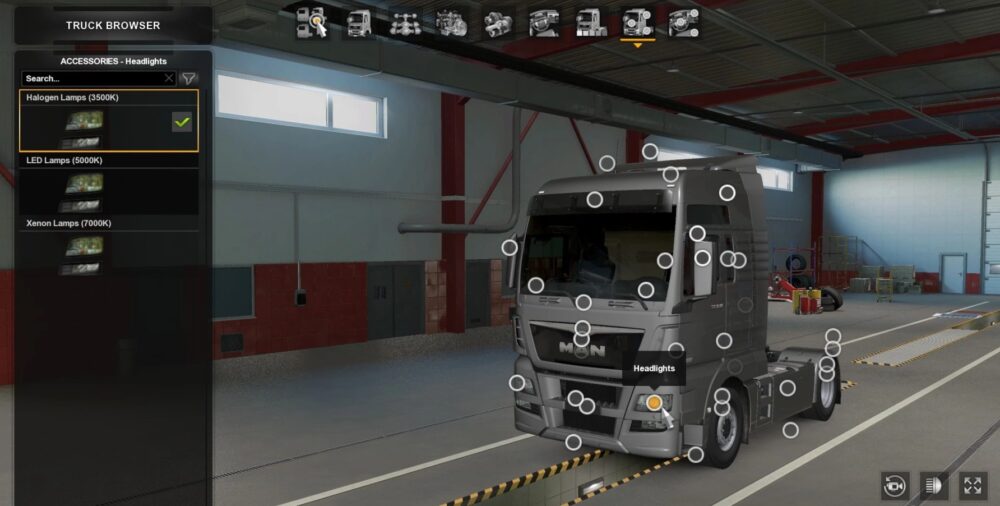The image size is (1000, 506).
Task: Show the interior dashboard category
Action: click(544, 22)
